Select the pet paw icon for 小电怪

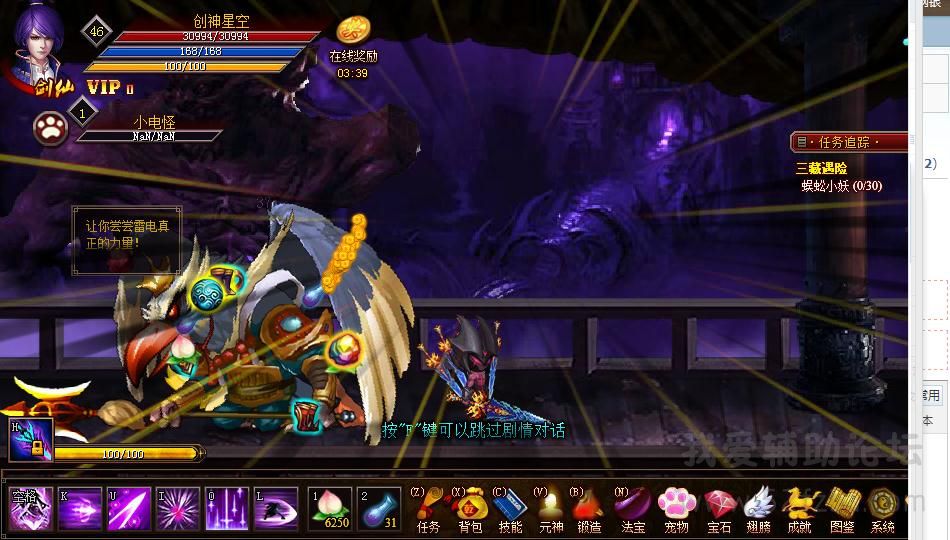[x=50, y=127]
